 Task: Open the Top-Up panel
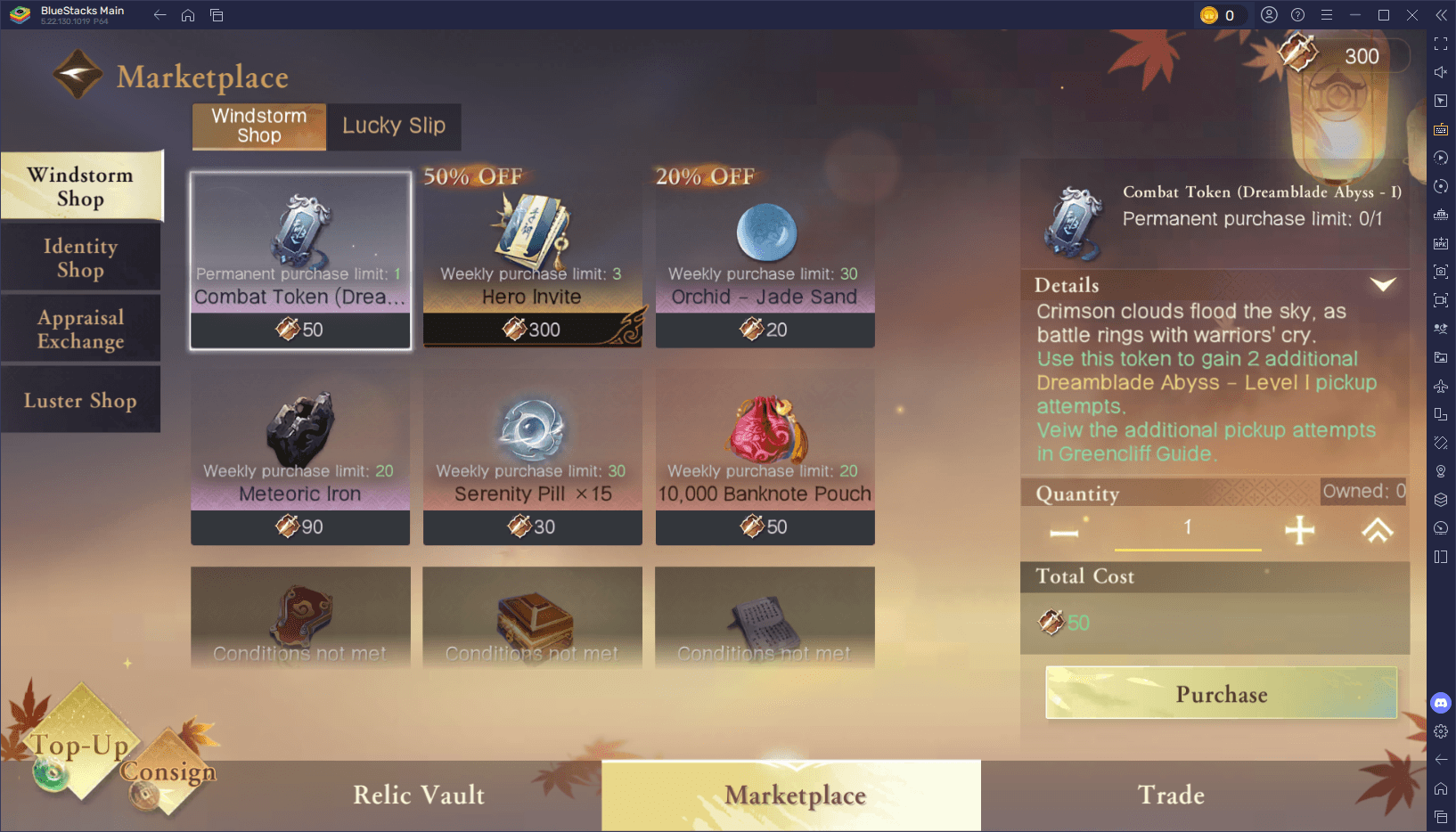point(77,746)
